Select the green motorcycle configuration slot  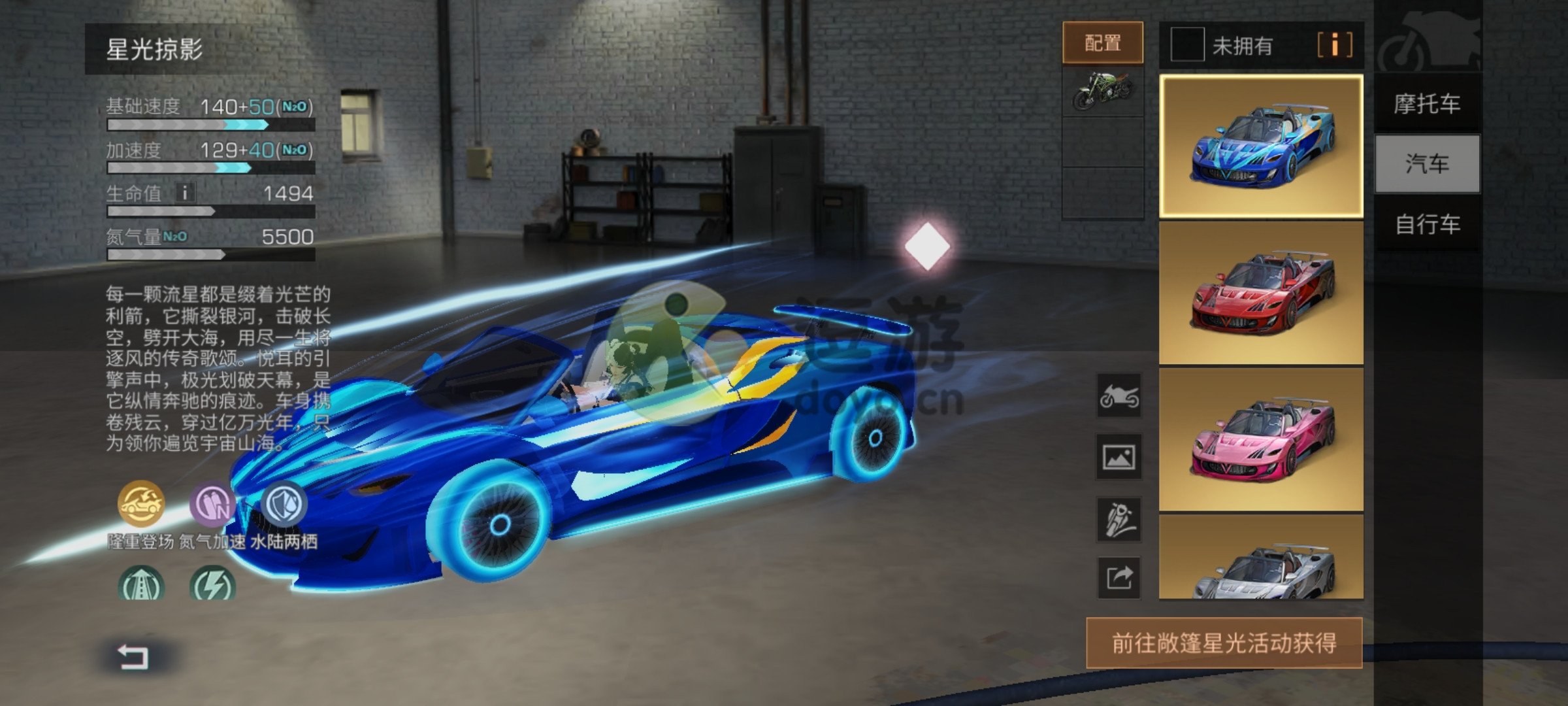(1103, 91)
